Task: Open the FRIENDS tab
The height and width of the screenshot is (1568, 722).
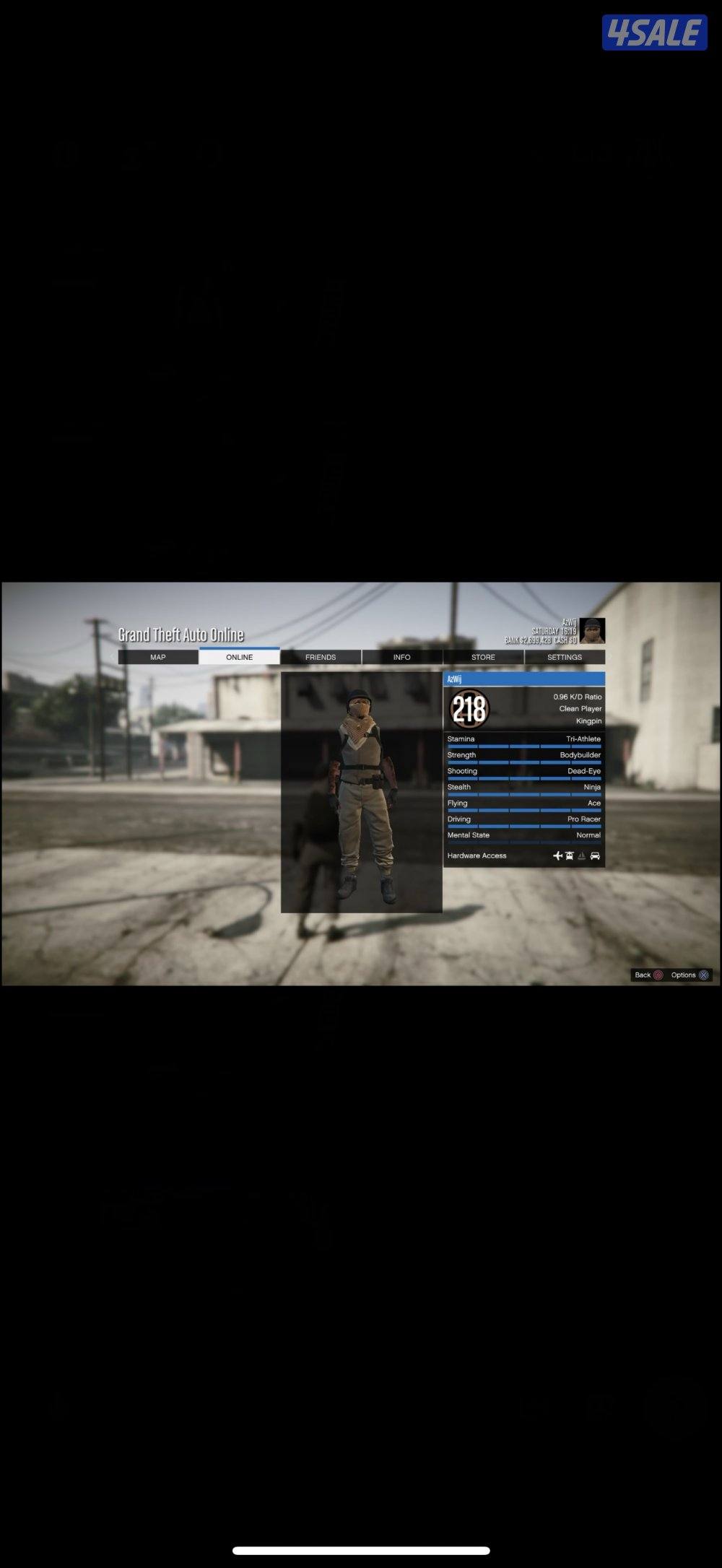Action: [x=321, y=657]
